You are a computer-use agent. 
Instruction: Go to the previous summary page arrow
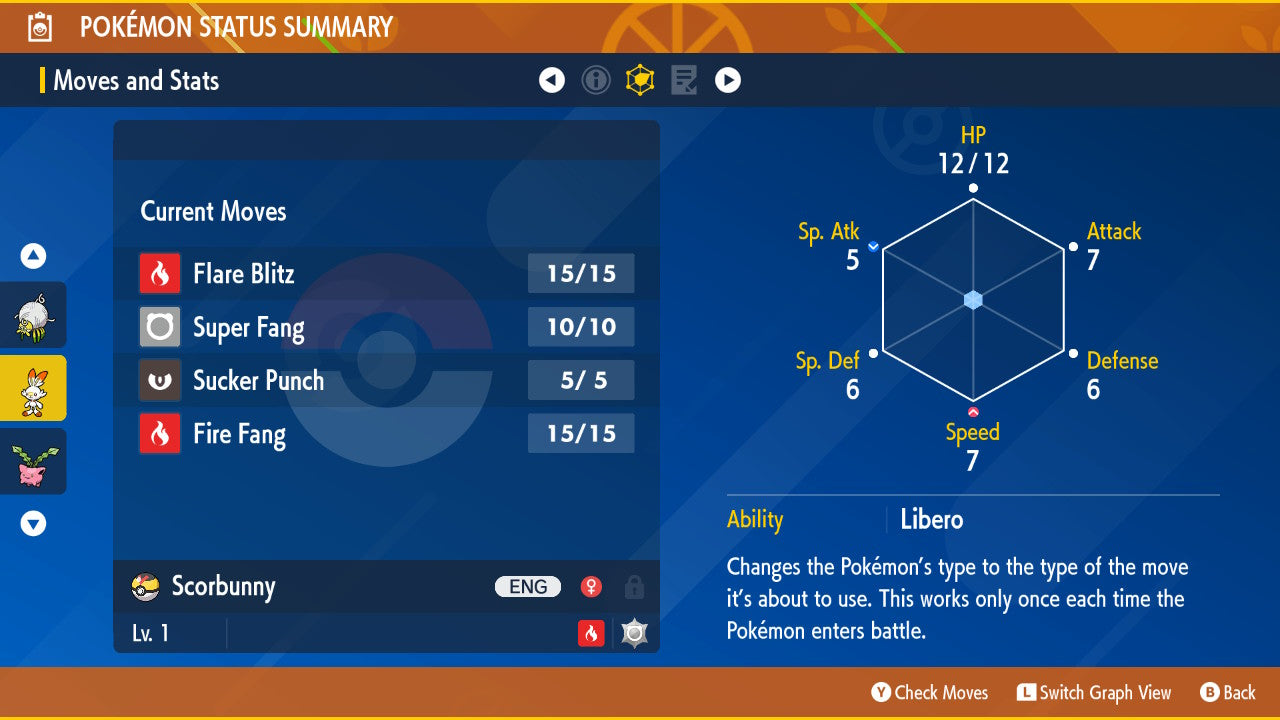pos(552,80)
